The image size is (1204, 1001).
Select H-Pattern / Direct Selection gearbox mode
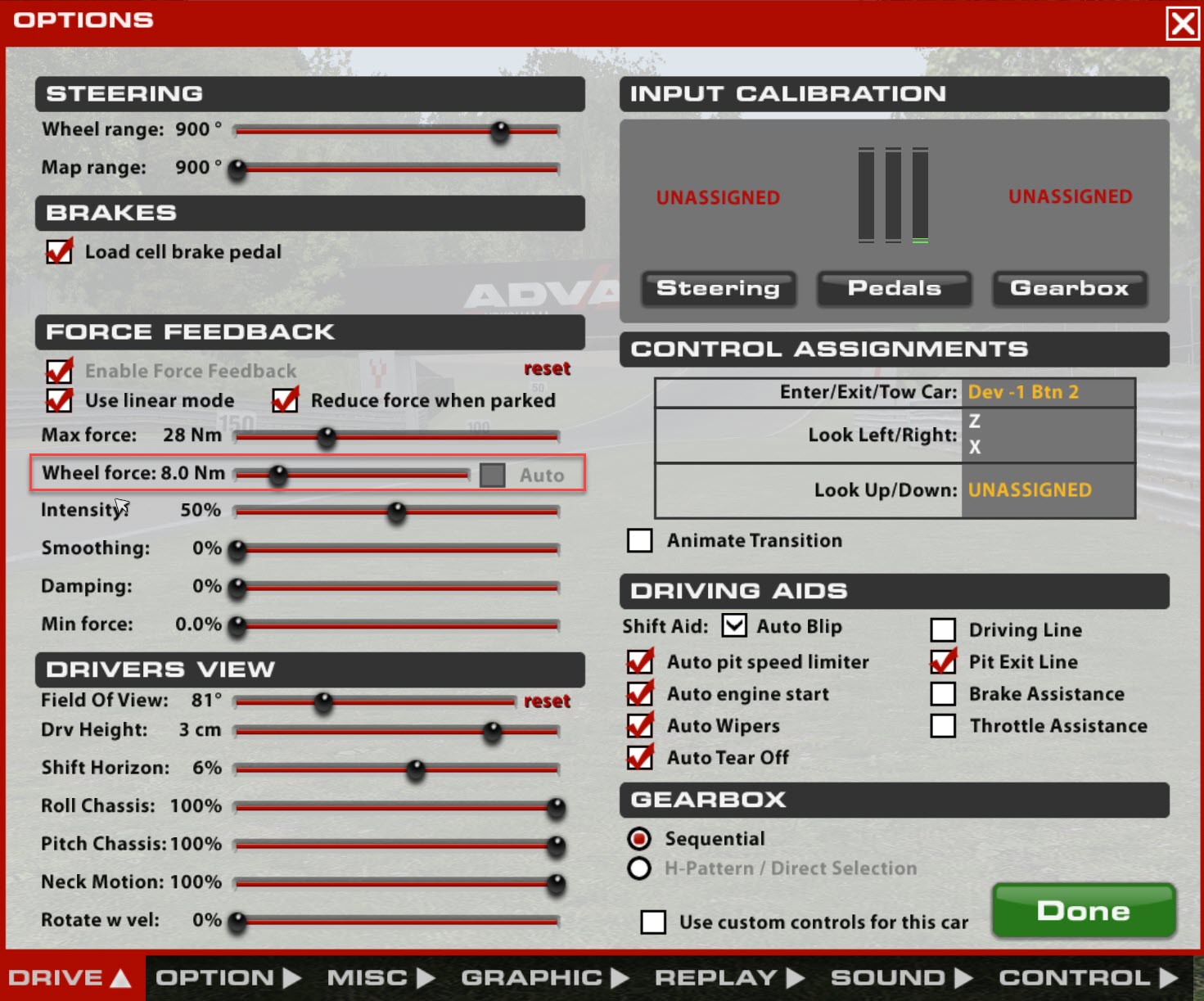639,868
